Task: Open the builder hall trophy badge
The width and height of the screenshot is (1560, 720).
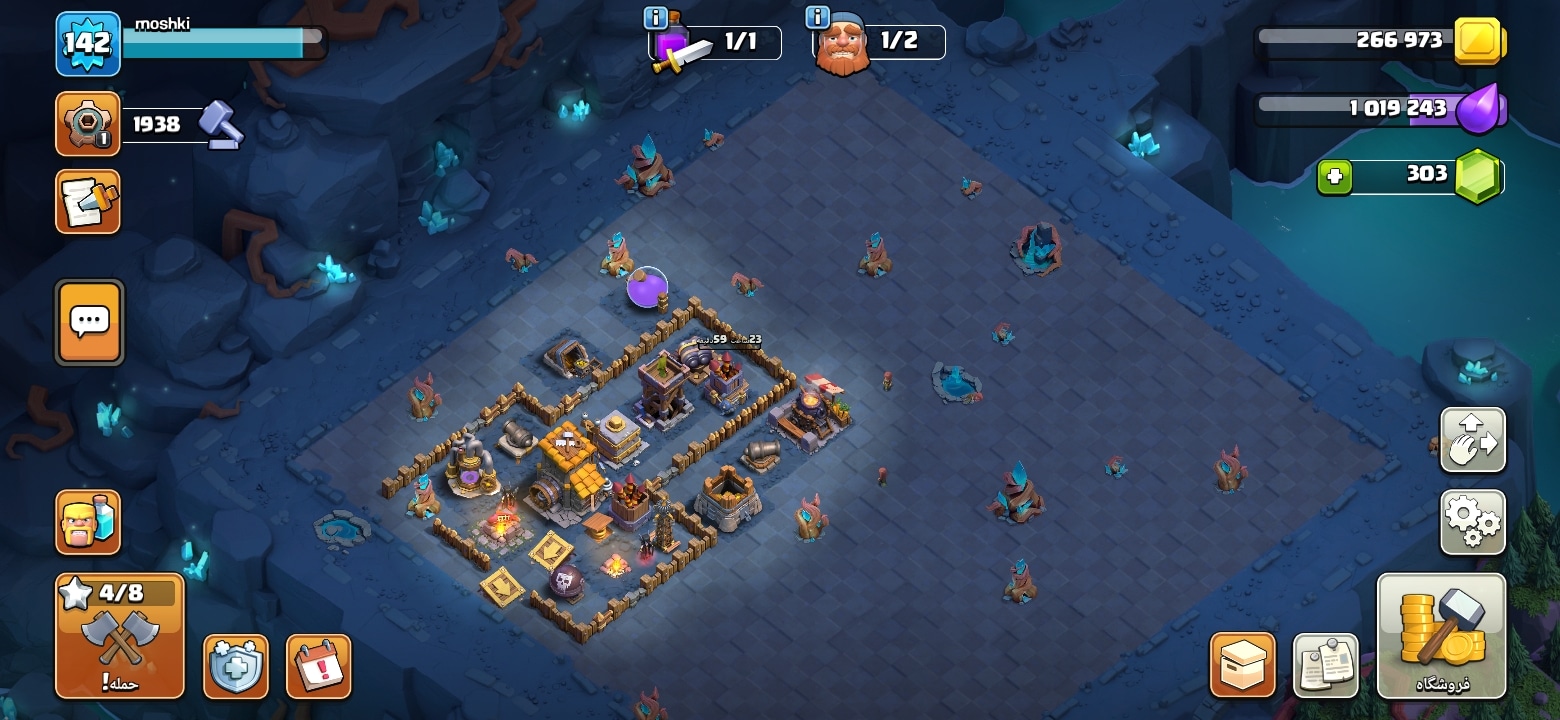Action: point(88,124)
